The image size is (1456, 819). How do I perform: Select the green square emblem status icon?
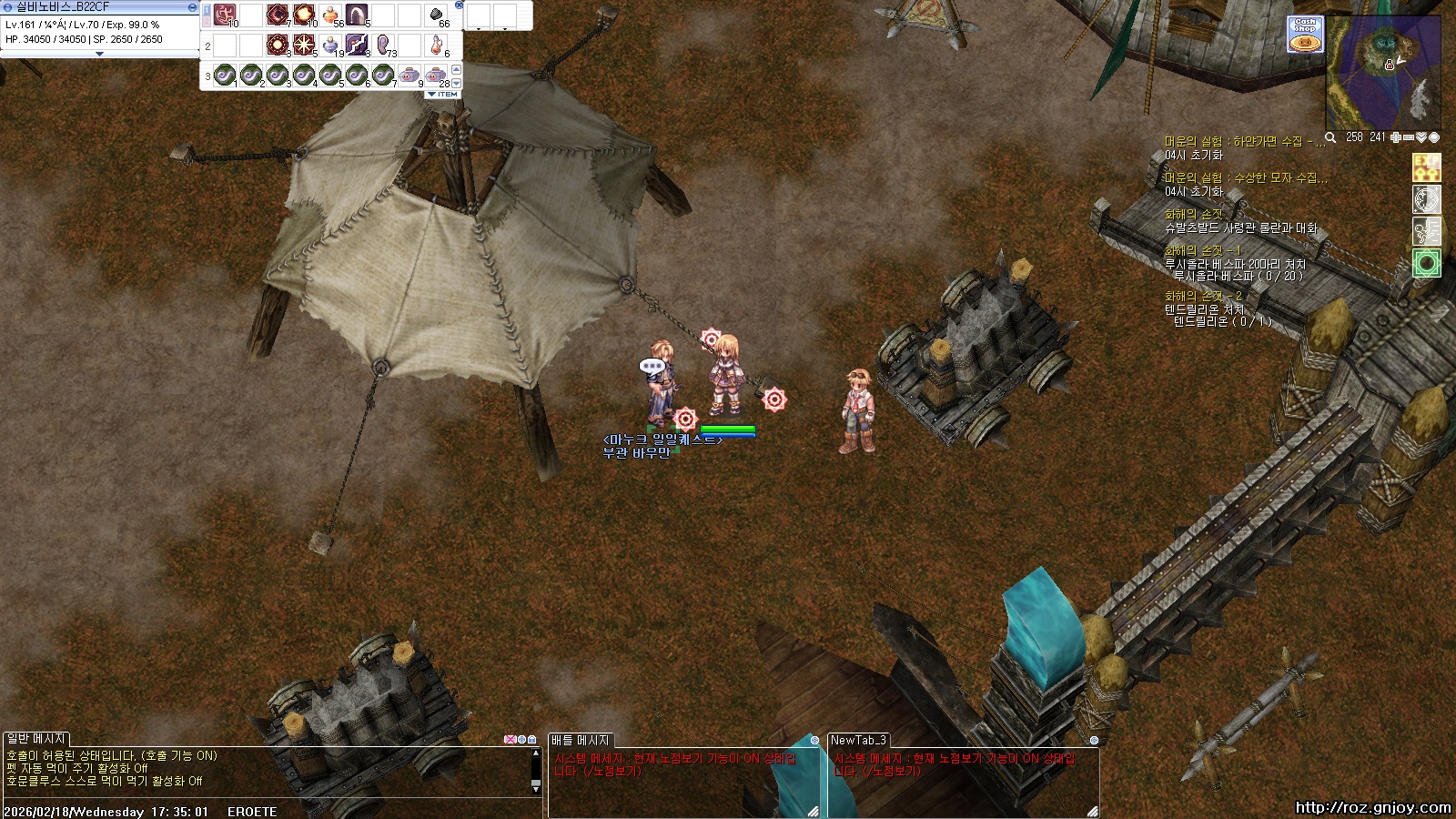pyautogui.click(x=1426, y=264)
